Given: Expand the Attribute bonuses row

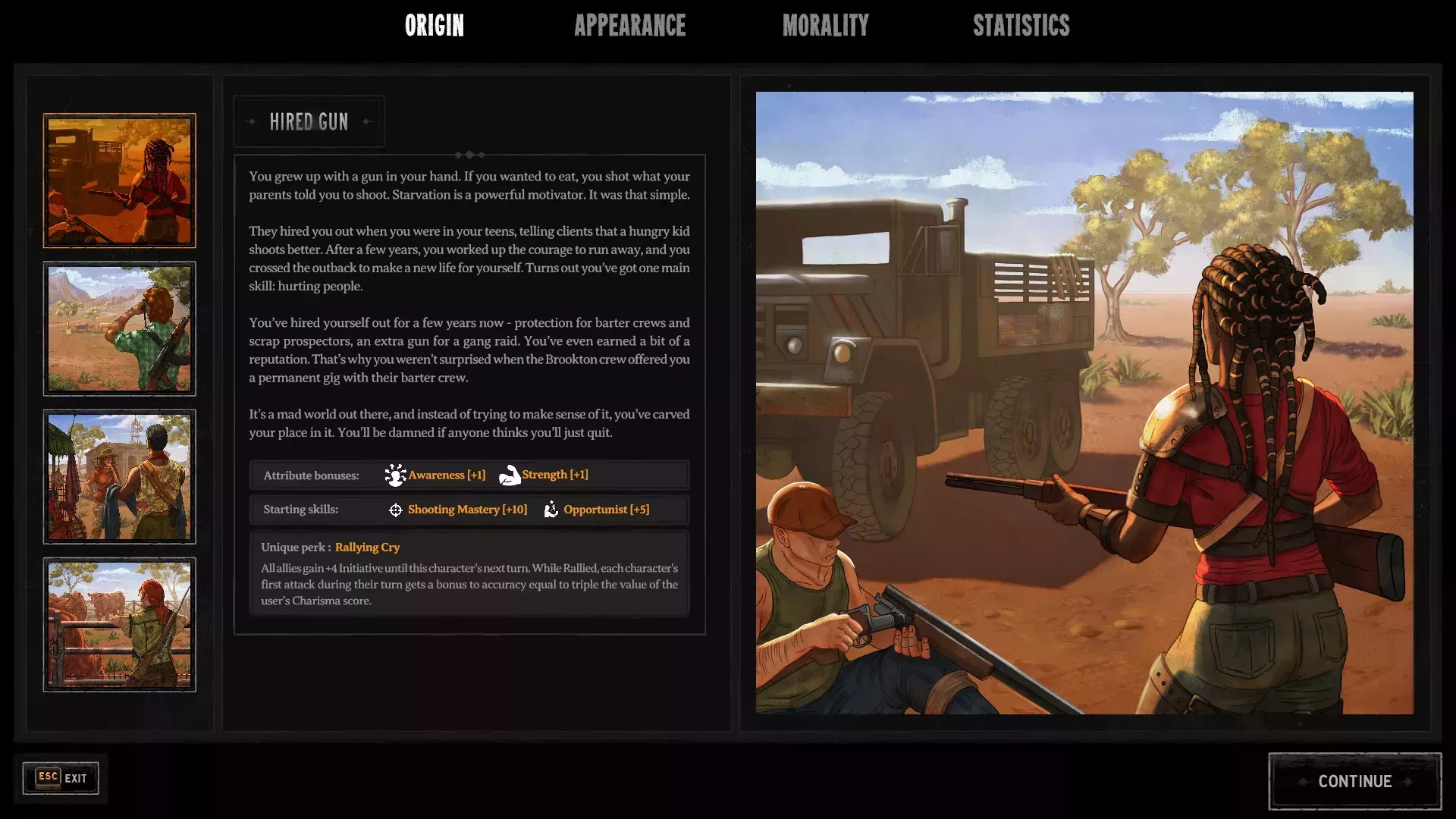Looking at the screenshot, I should tap(469, 475).
